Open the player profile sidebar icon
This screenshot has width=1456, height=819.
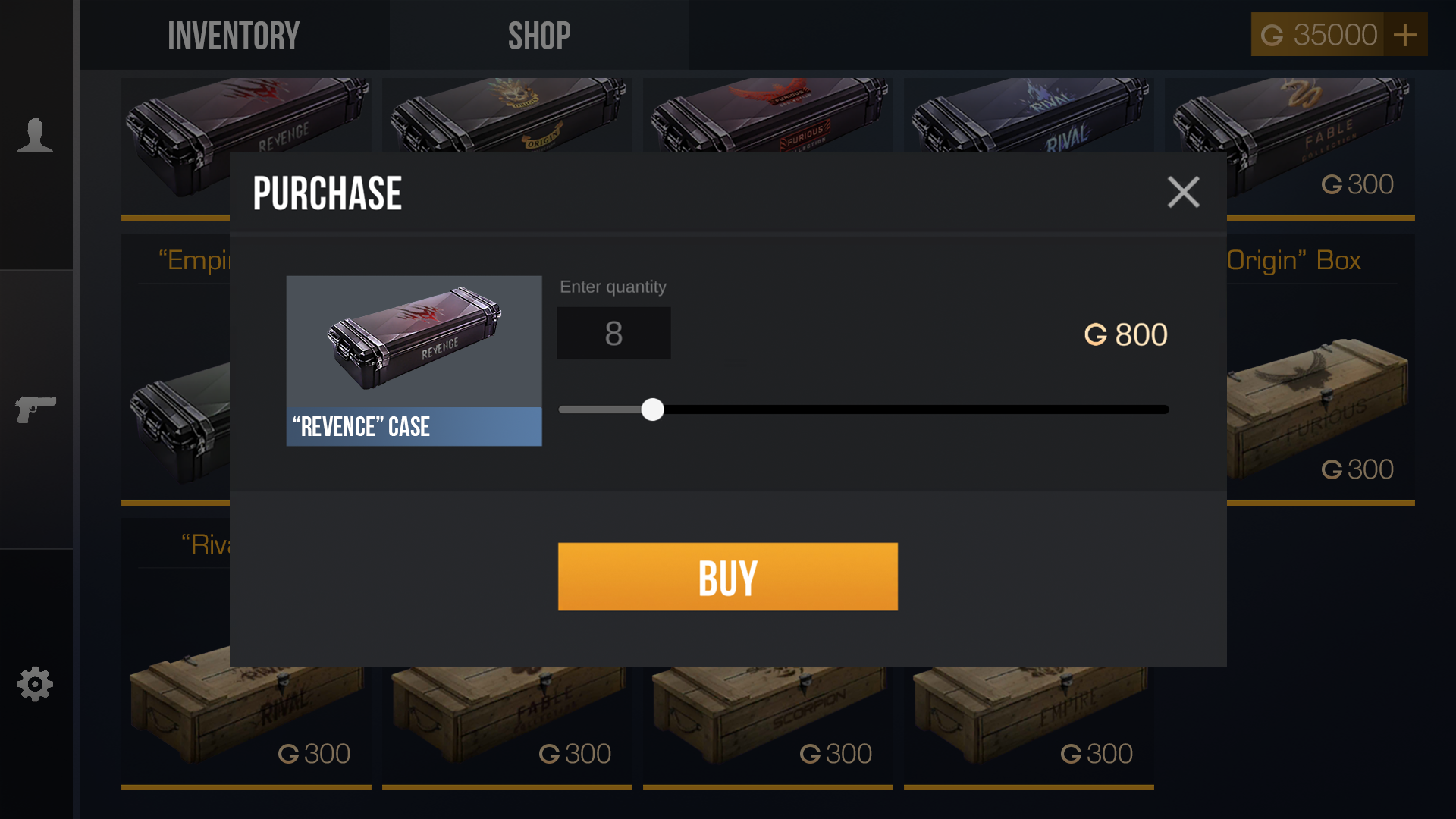tap(35, 136)
